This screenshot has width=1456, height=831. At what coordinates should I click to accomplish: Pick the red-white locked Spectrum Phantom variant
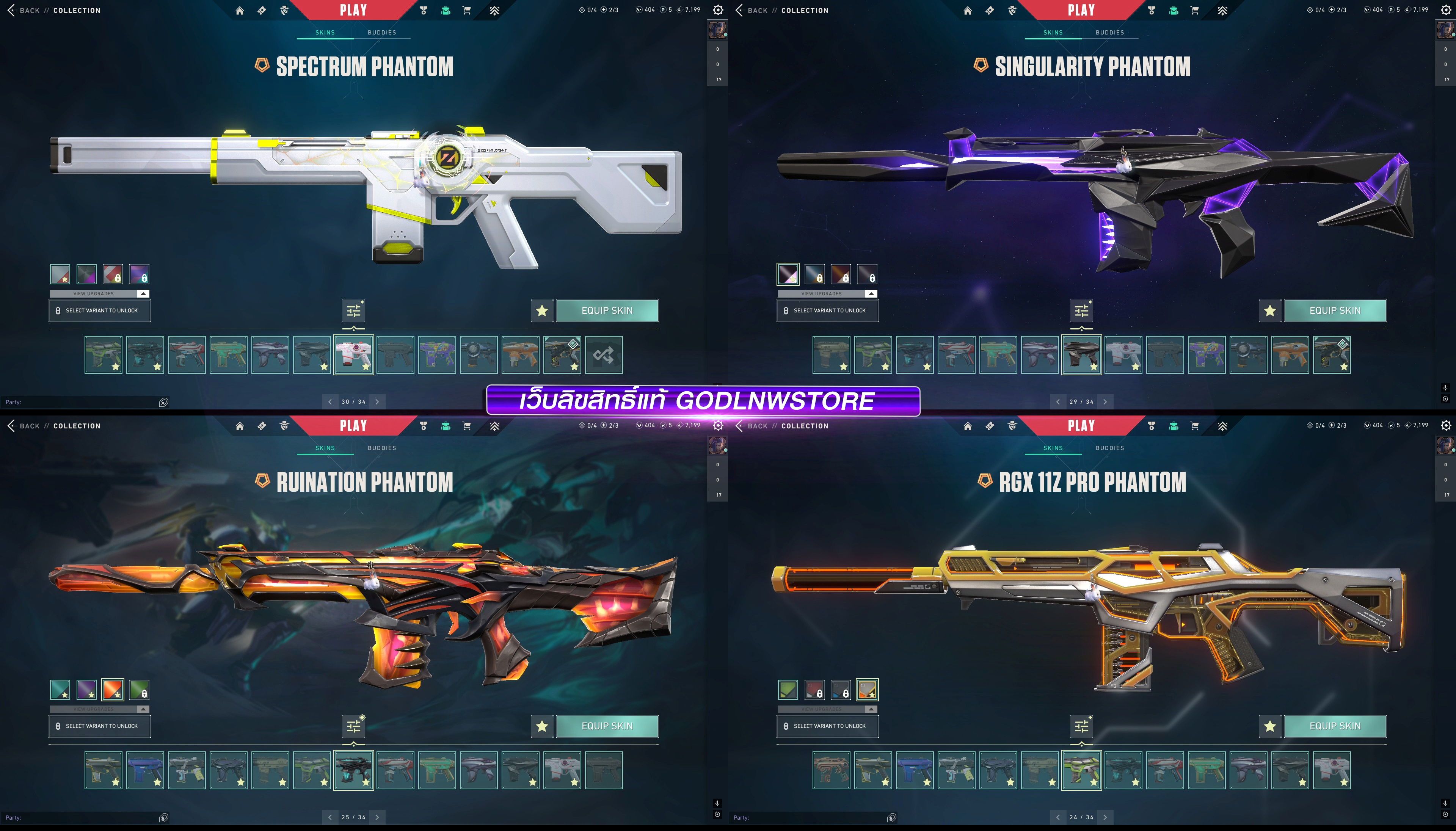tap(113, 274)
